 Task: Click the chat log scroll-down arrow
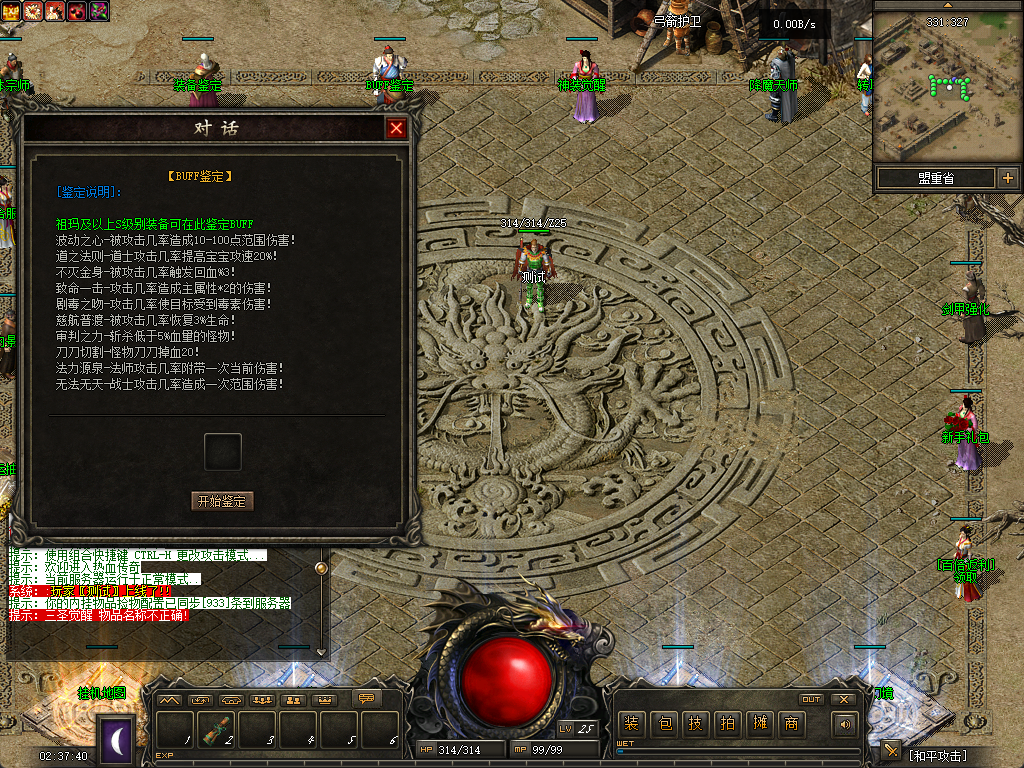[321, 652]
